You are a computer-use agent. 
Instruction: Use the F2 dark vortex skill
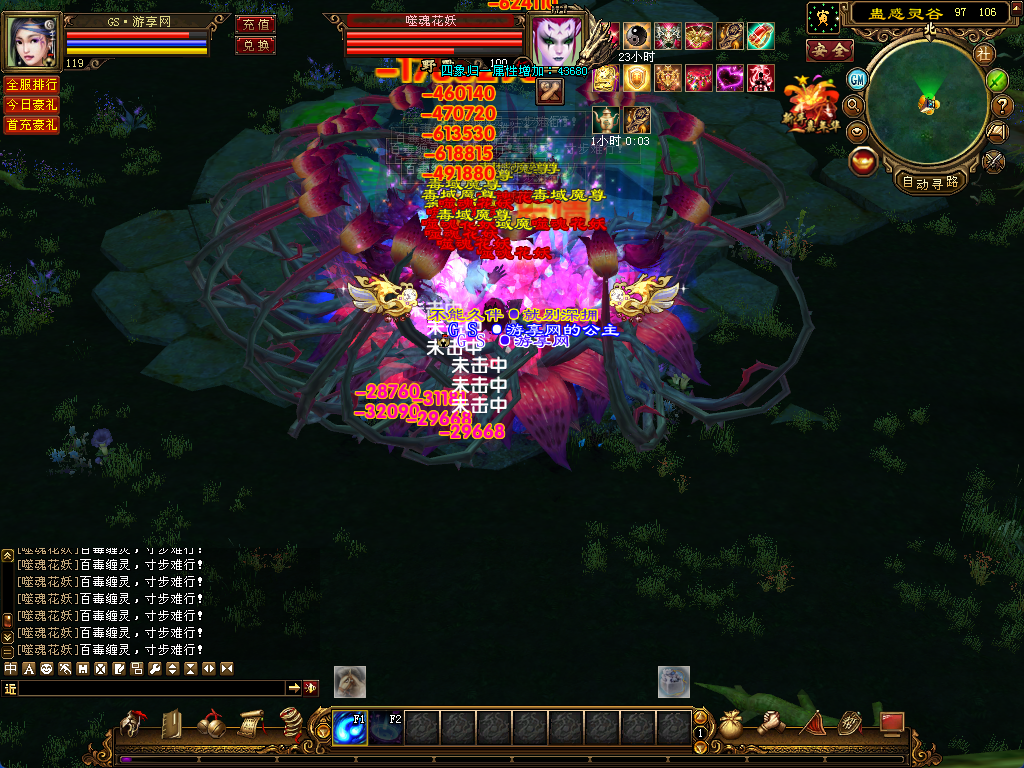[x=387, y=727]
